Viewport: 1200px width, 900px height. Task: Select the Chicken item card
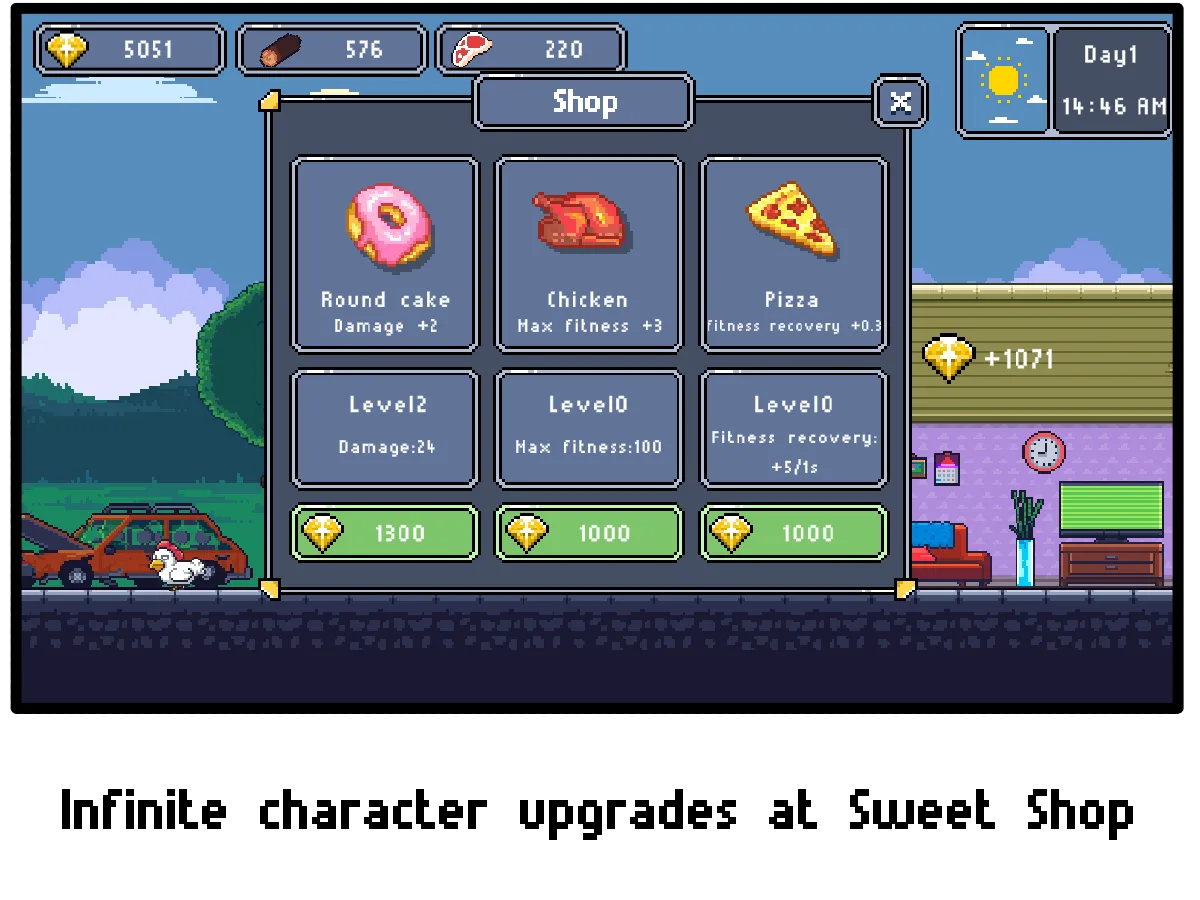pos(589,254)
